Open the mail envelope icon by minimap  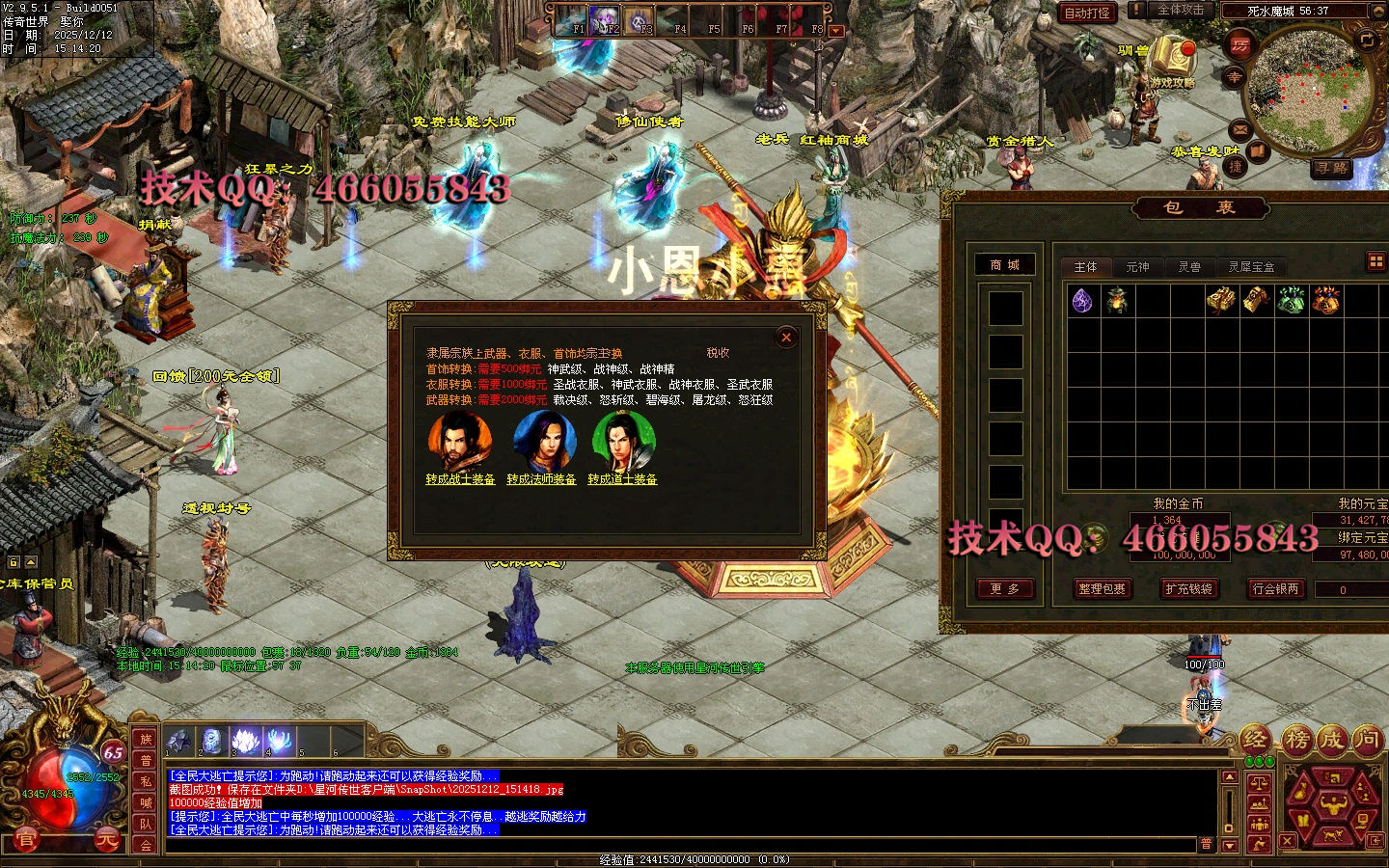1240,128
